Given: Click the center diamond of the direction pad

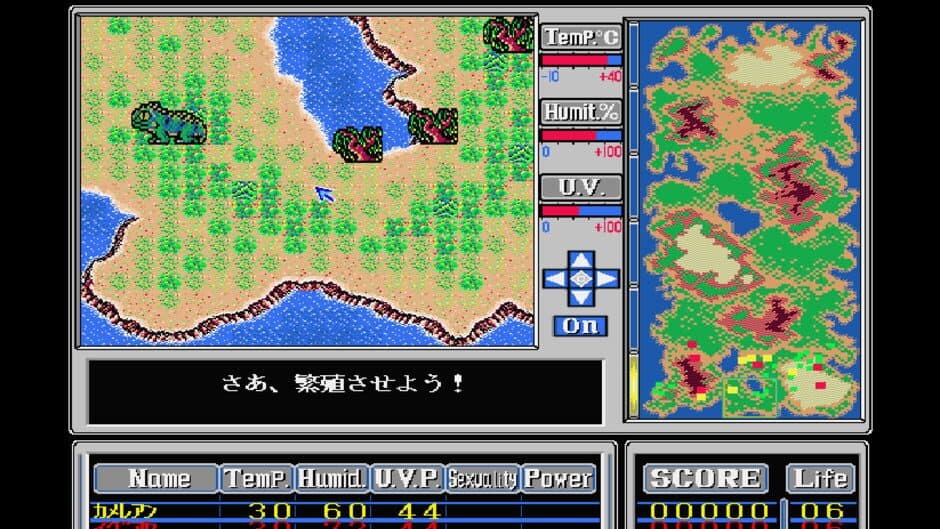Looking at the screenshot, I should coord(581,279).
